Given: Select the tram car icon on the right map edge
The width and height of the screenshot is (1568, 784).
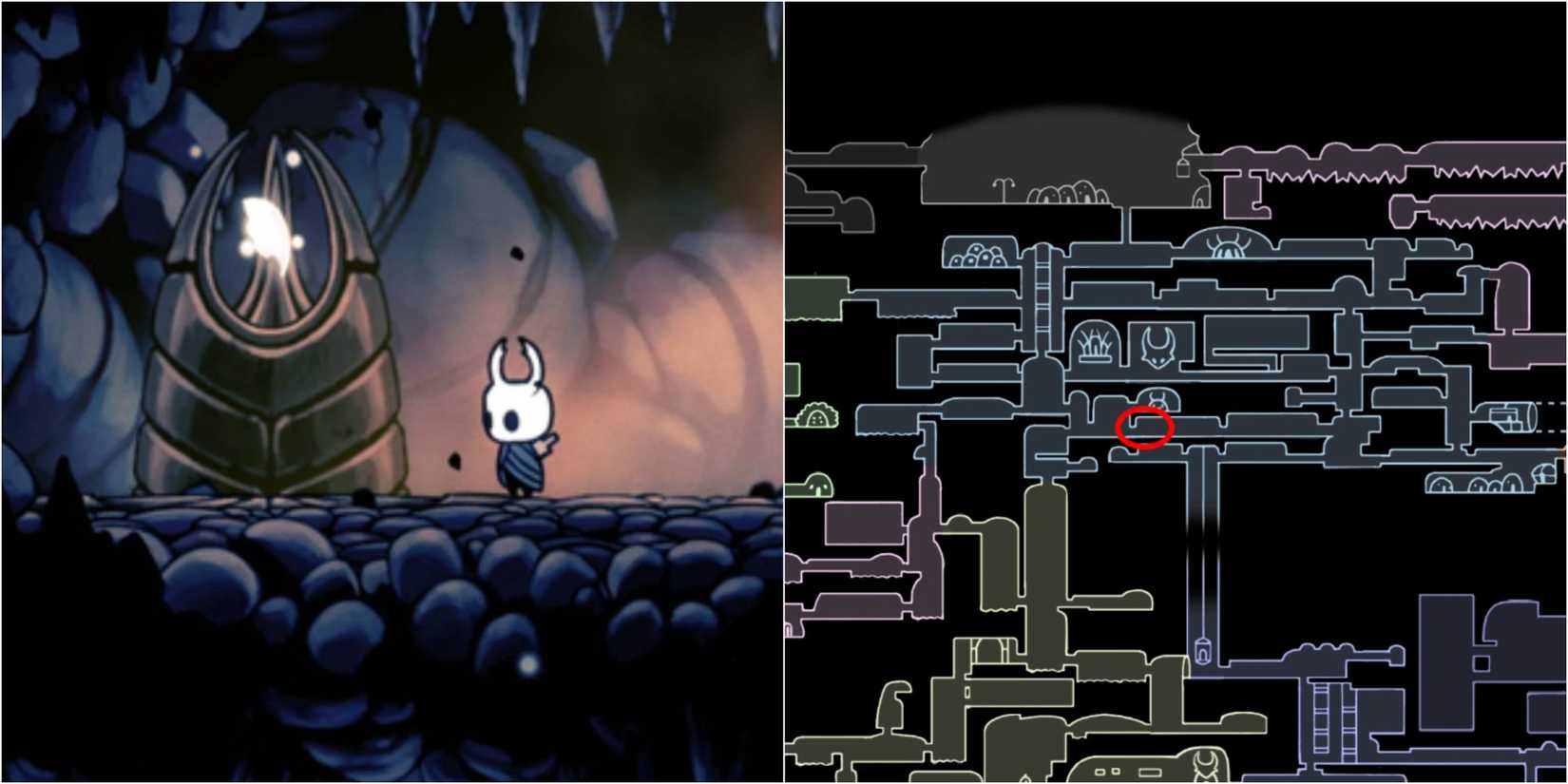Looking at the screenshot, I should point(1509,419).
